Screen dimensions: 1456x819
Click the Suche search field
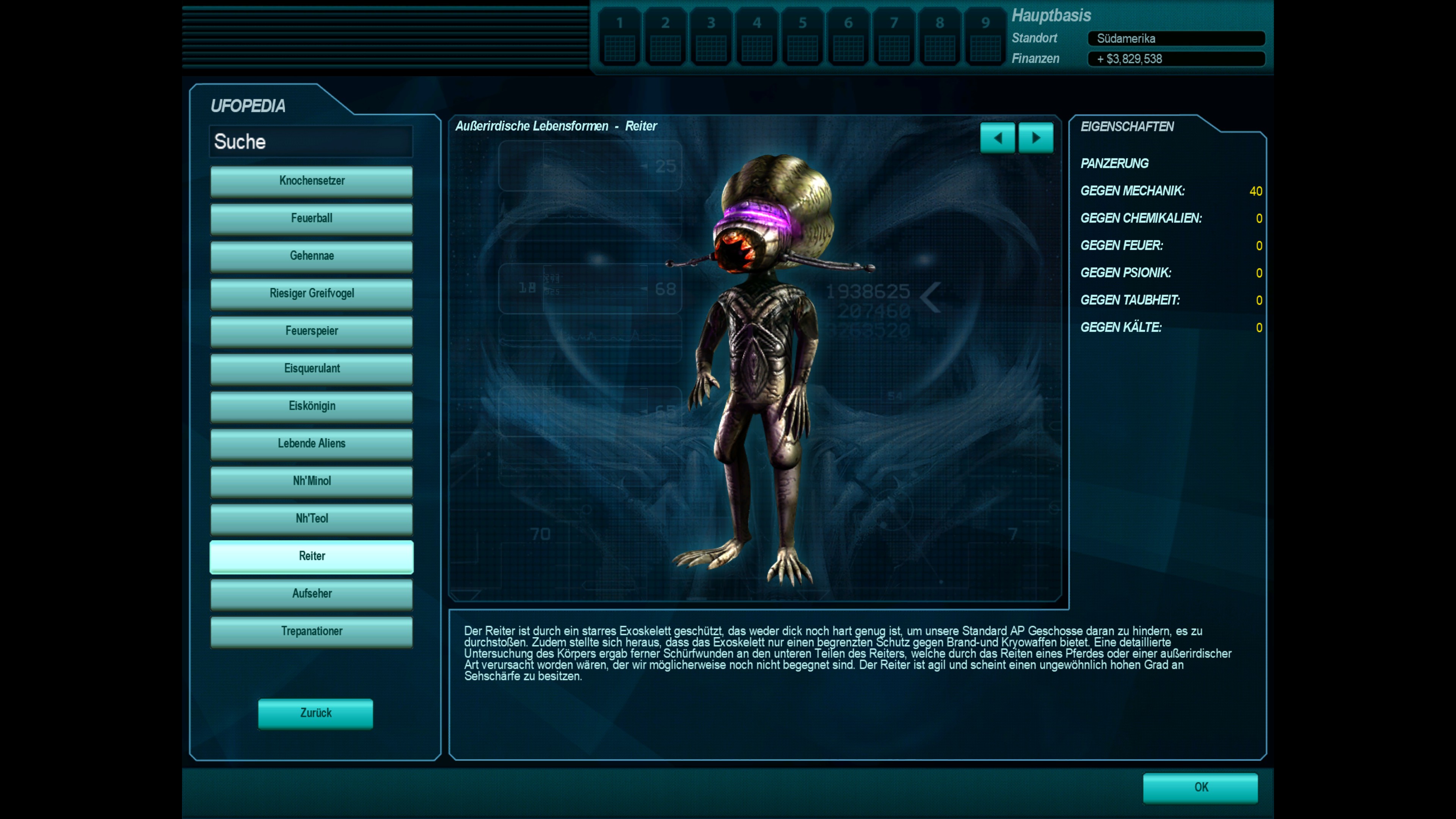pyautogui.click(x=311, y=141)
